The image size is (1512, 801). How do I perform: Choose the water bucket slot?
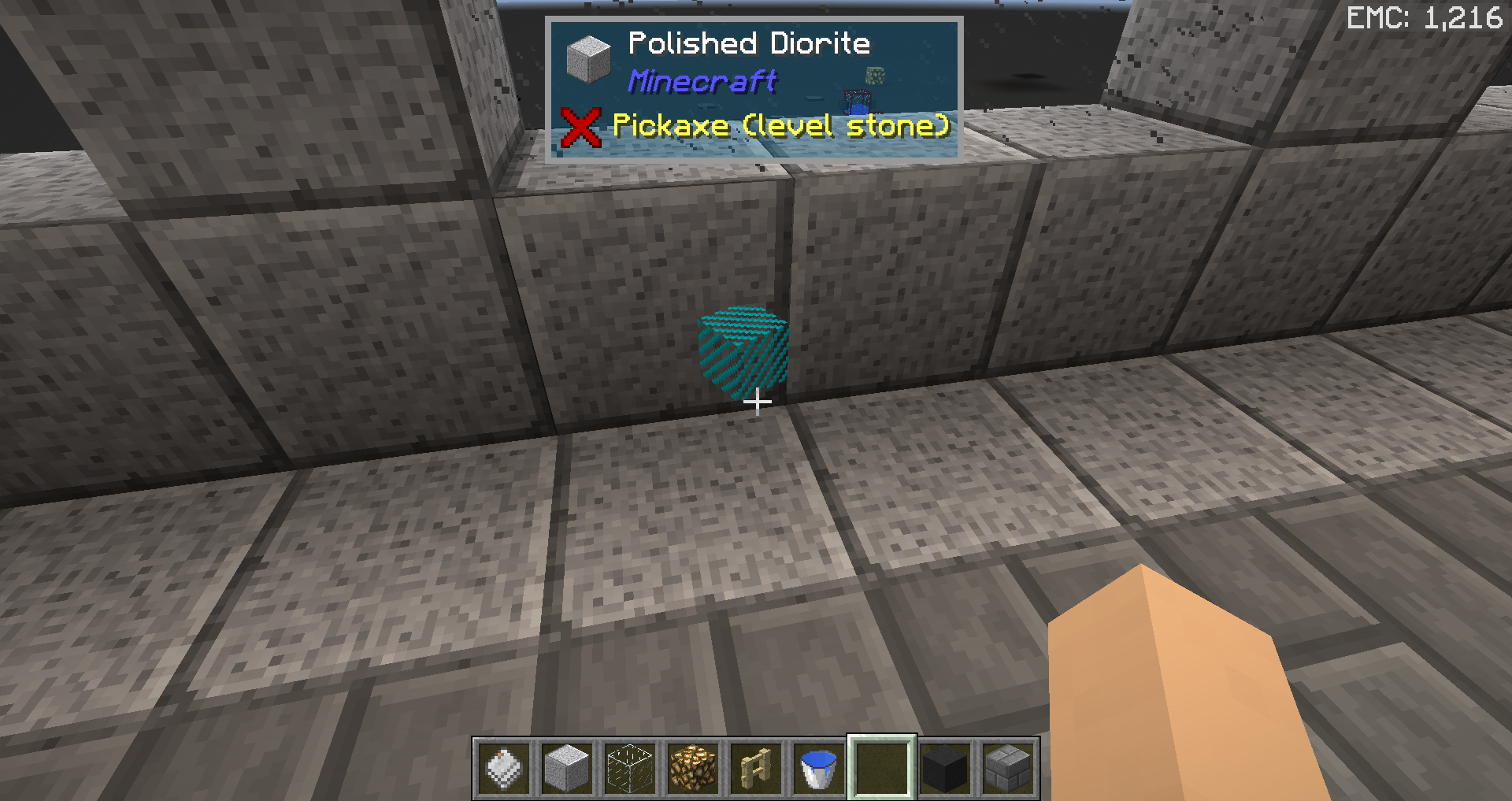(819, 768)
